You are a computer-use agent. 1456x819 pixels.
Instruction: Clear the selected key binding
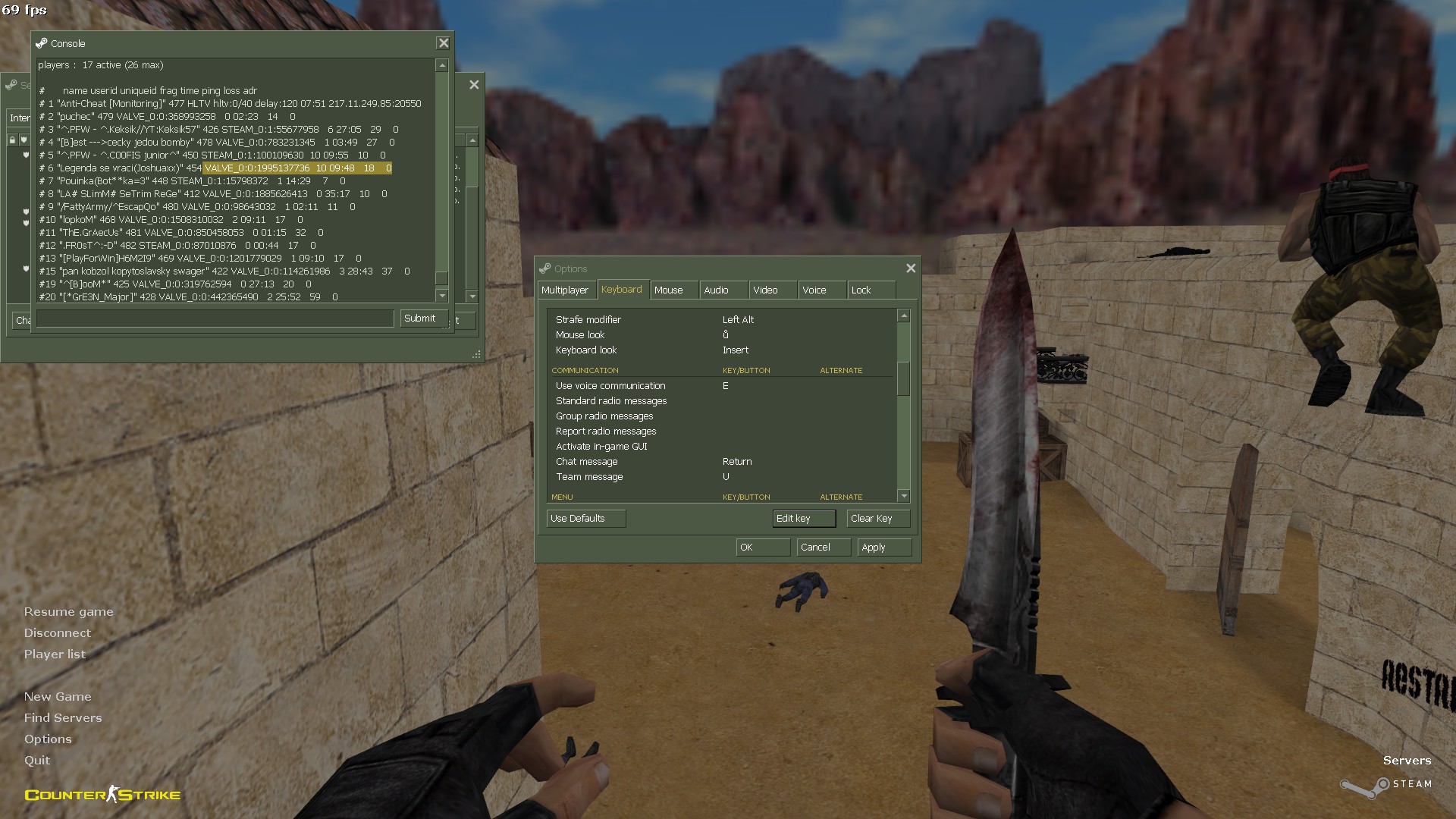pyautogui.click(x=877, y=519)
